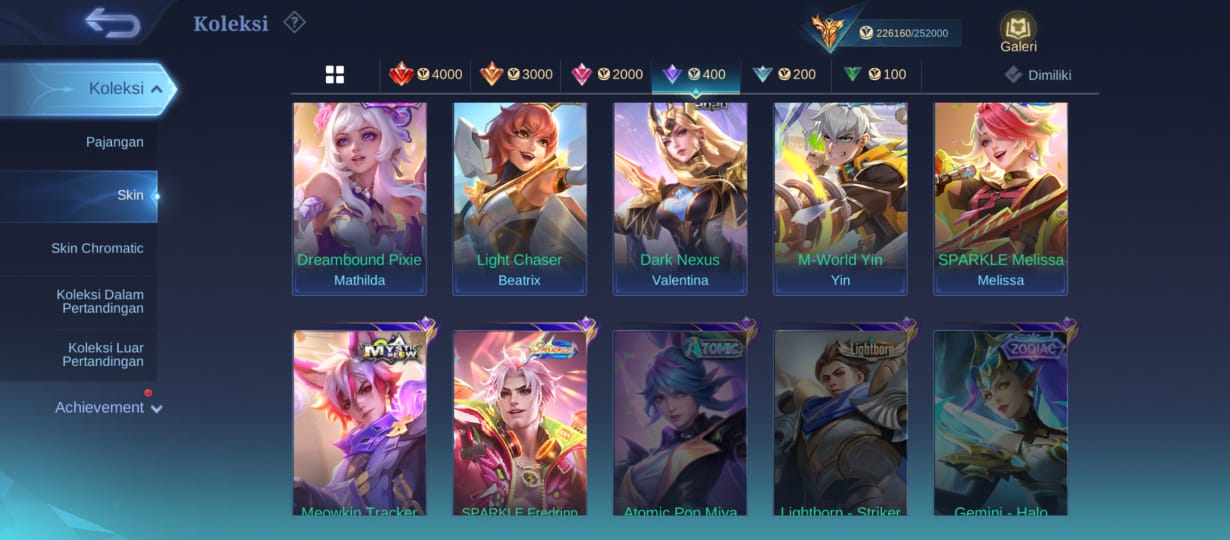Go back using the arrow button

(x=112, y=22)
